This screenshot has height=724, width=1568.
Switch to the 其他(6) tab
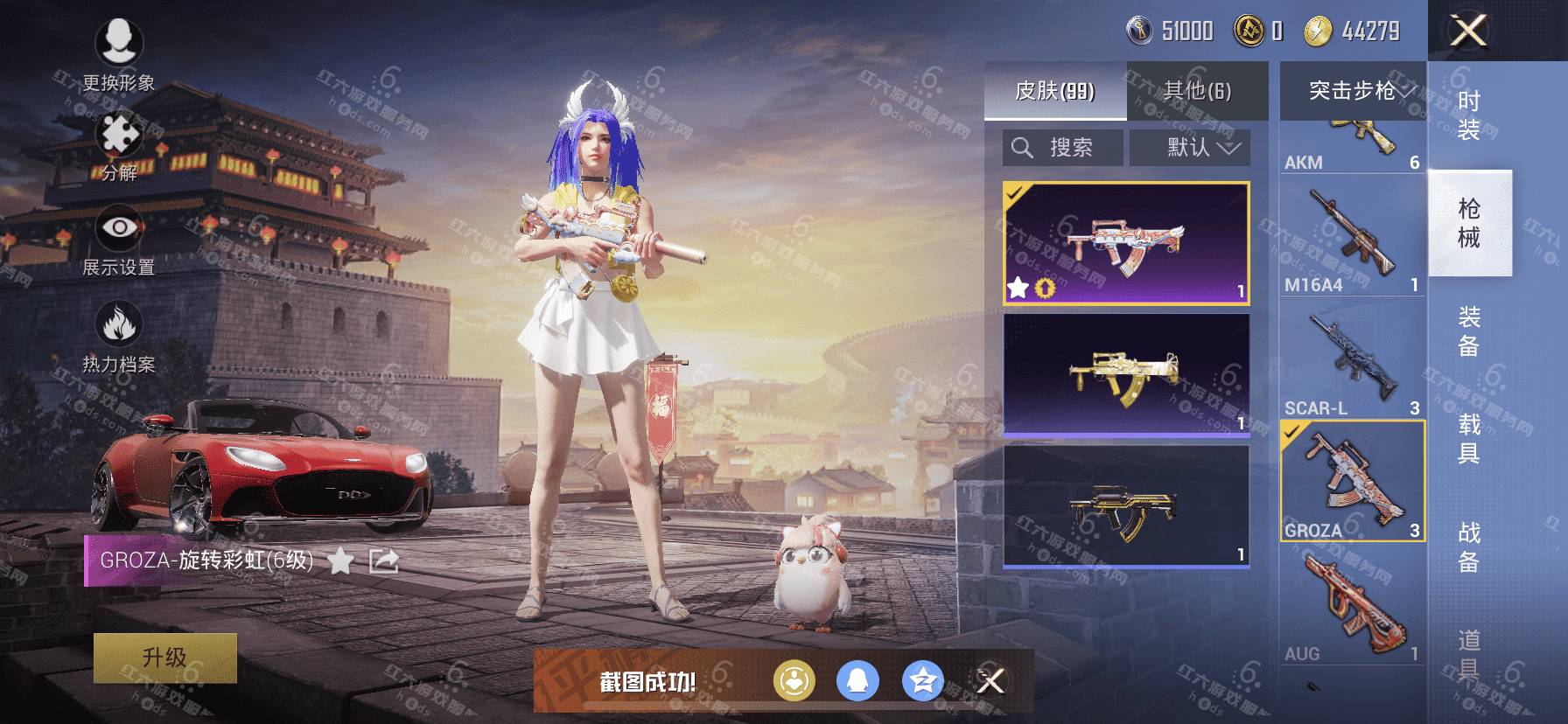click(x=1197, y=91)
